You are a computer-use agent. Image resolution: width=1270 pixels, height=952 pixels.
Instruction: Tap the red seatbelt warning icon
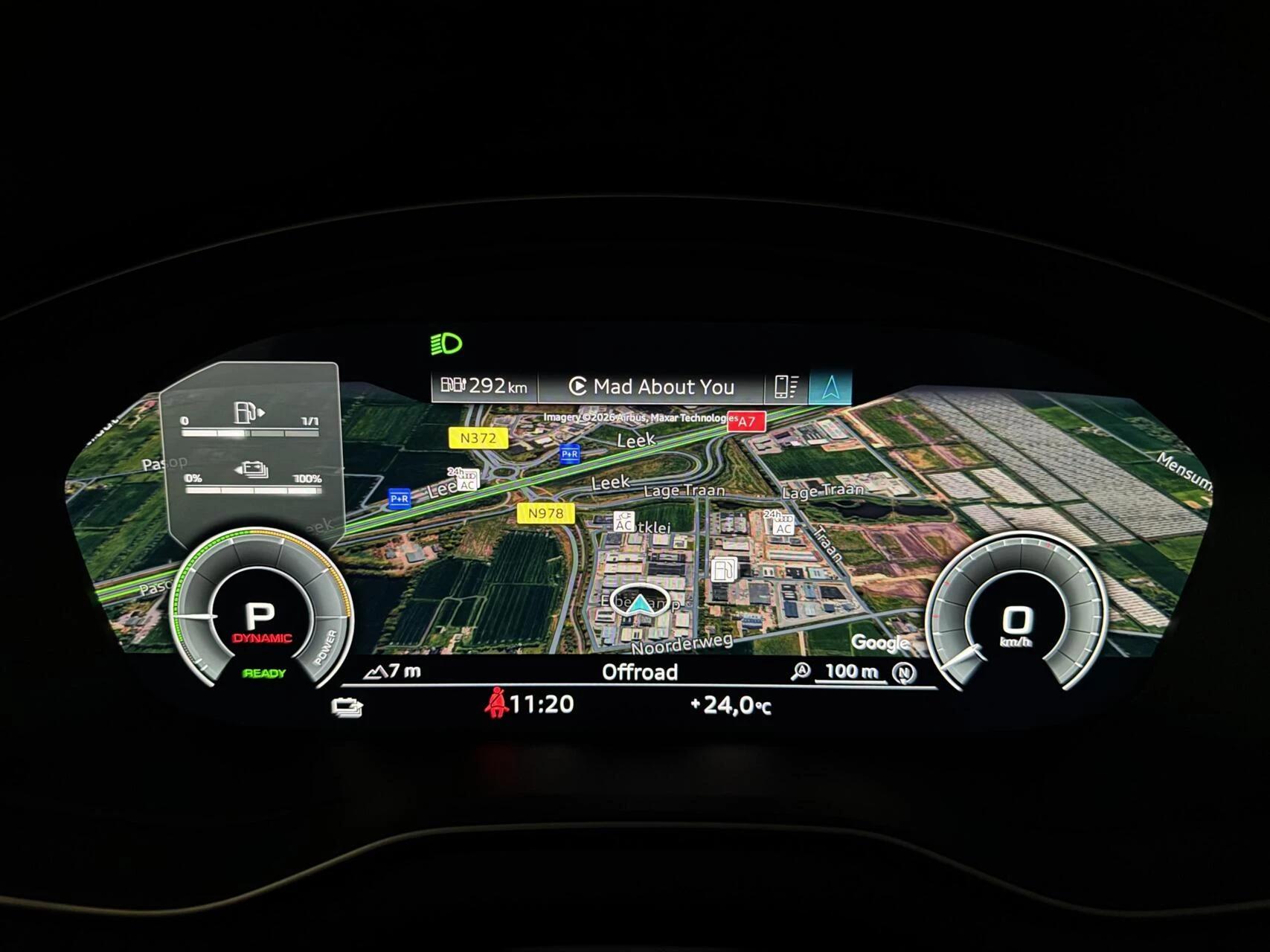click(x=497, y=705)
